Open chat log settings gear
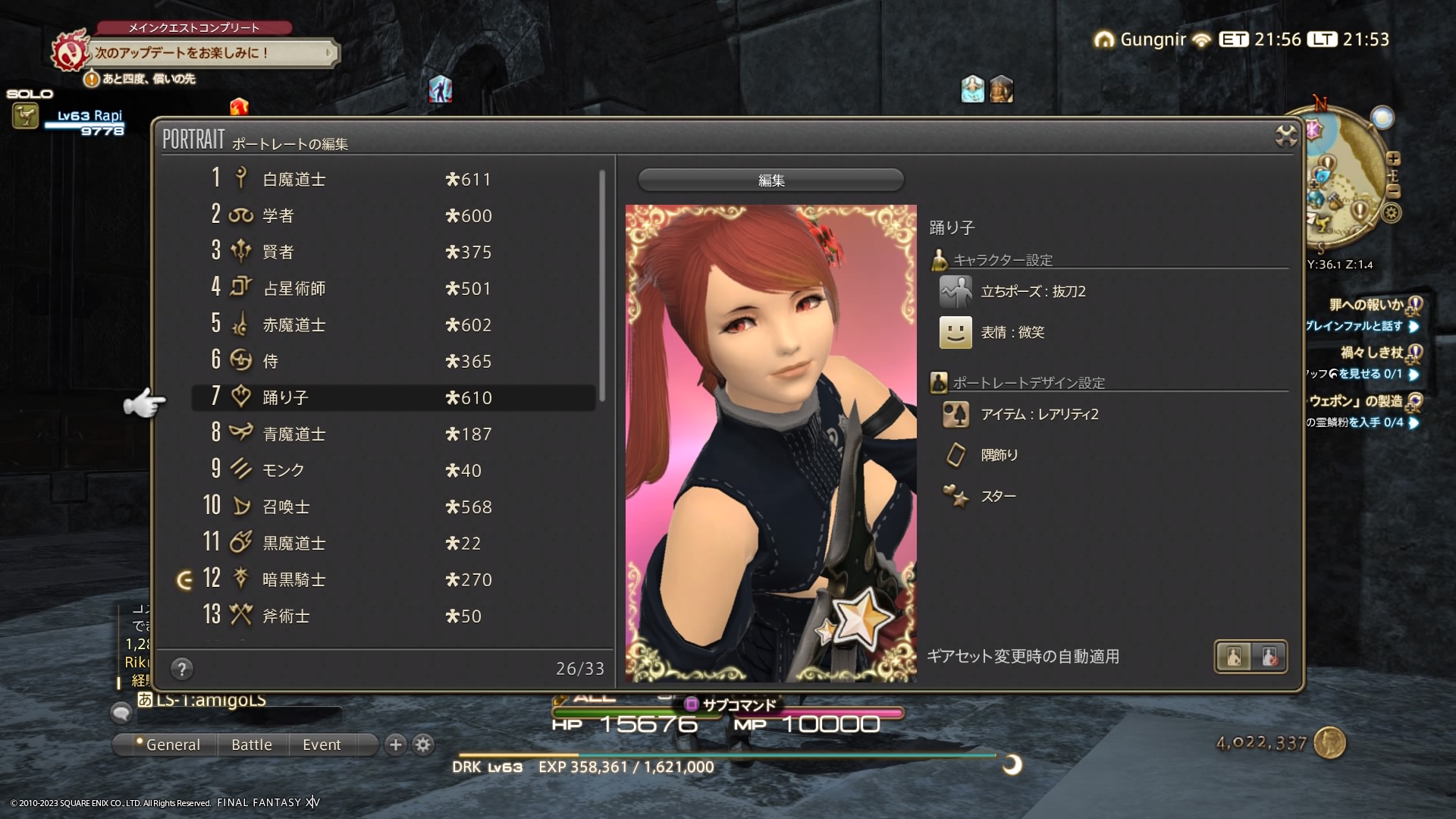Viewport: 1456px width, 819px height. click(x=423, y=745)
